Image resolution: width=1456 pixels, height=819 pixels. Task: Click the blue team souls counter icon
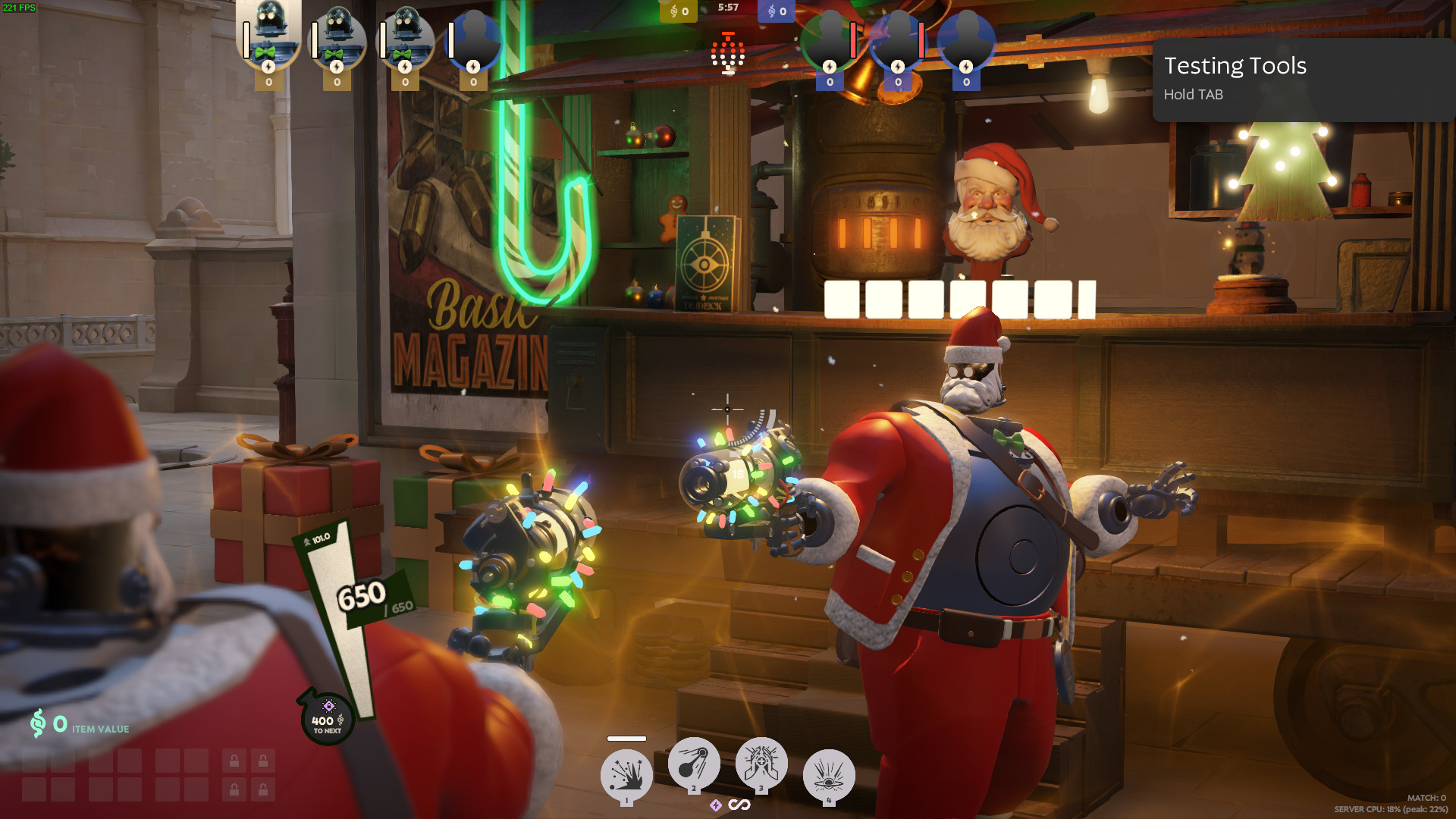pos(772,11)
